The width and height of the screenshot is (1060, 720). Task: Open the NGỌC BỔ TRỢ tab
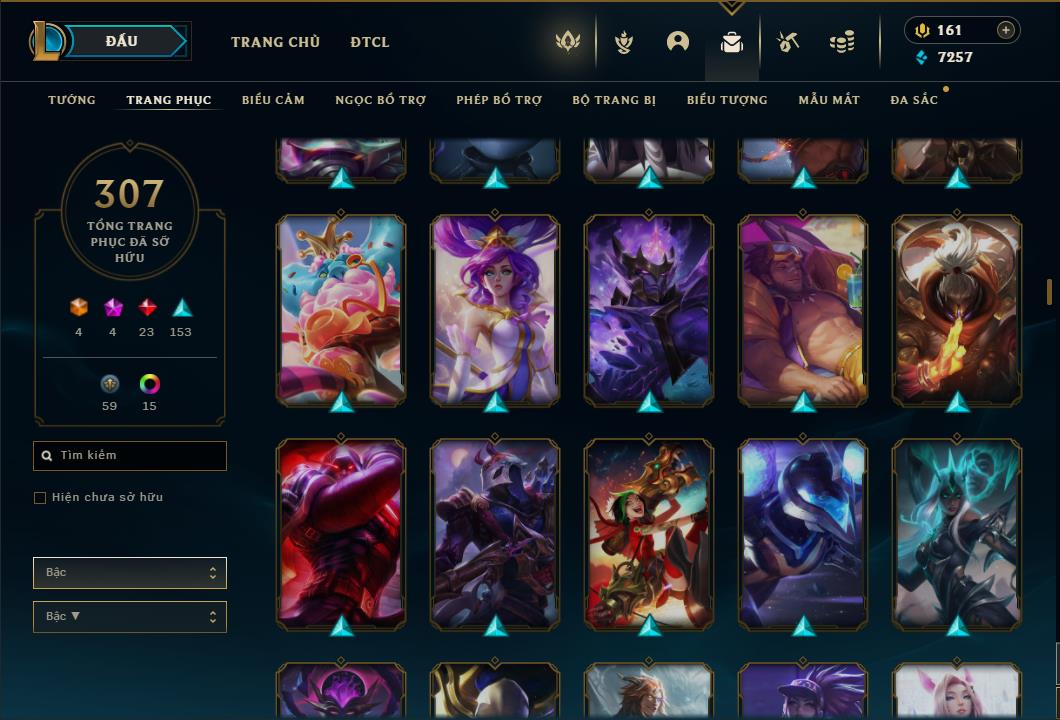(x=380, y=100)
